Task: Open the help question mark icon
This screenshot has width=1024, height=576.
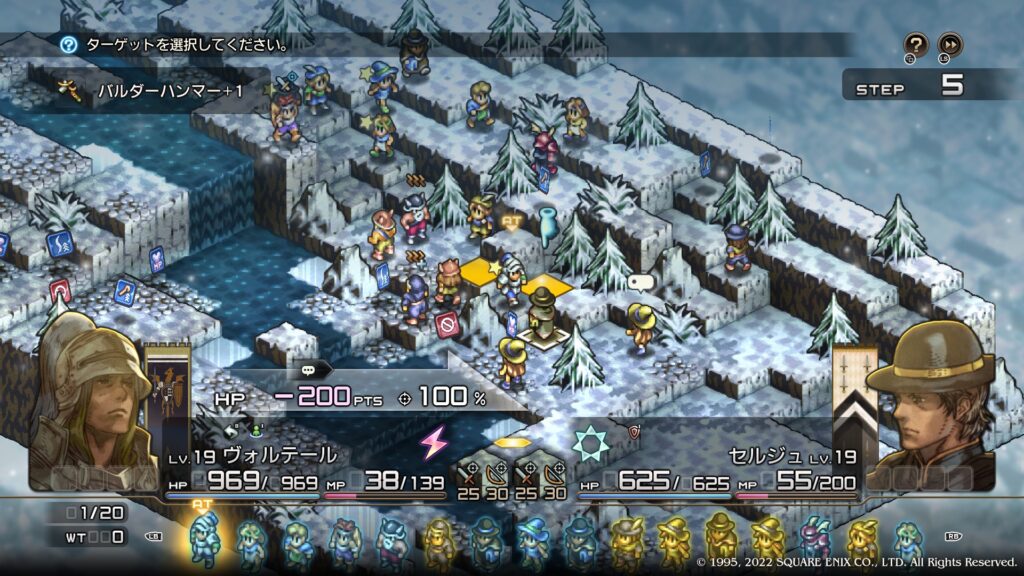Action: pyautogui.click(x=916, y=45)
